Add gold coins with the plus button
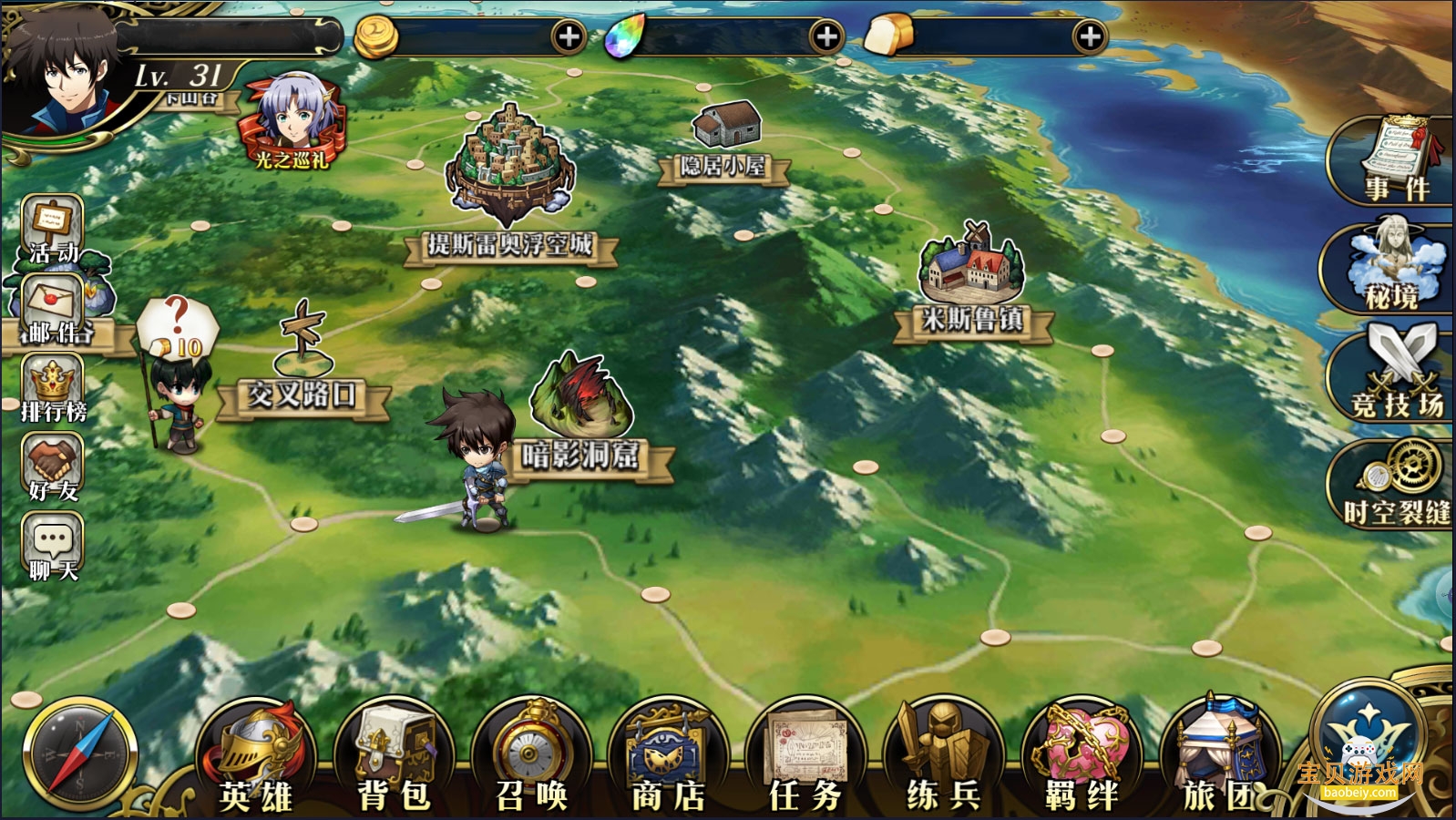 pyautogui.click(x=569, y=37)
